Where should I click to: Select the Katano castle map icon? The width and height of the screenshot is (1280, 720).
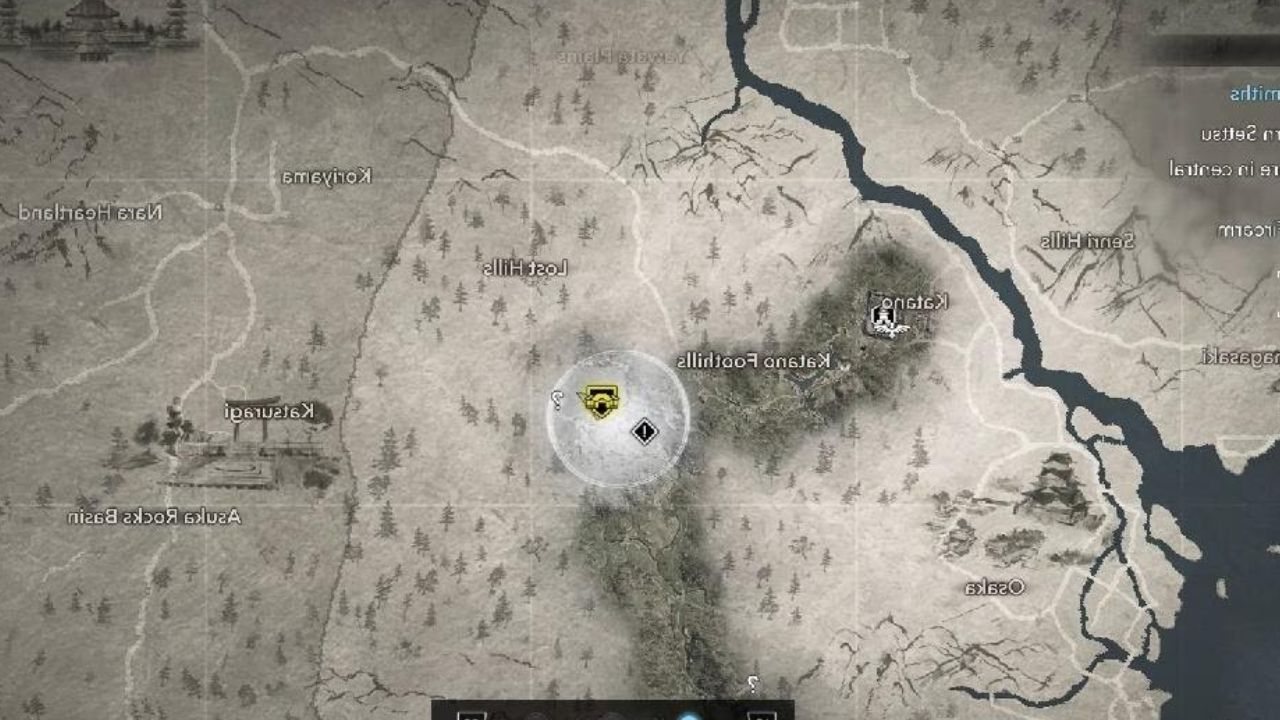point(886,318)
